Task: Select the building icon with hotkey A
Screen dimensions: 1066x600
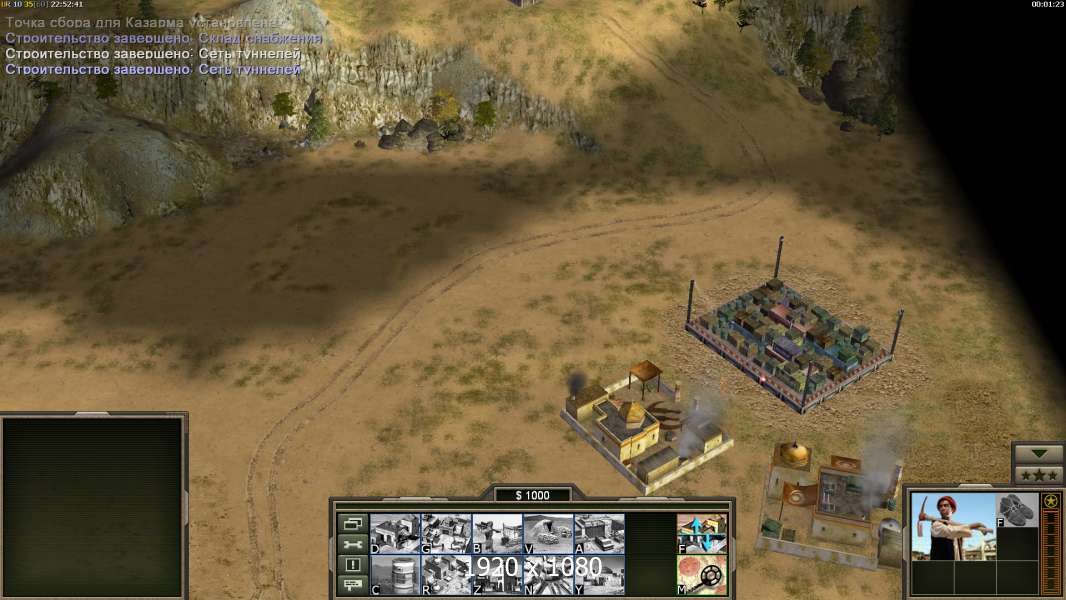Action: (599, 533)
